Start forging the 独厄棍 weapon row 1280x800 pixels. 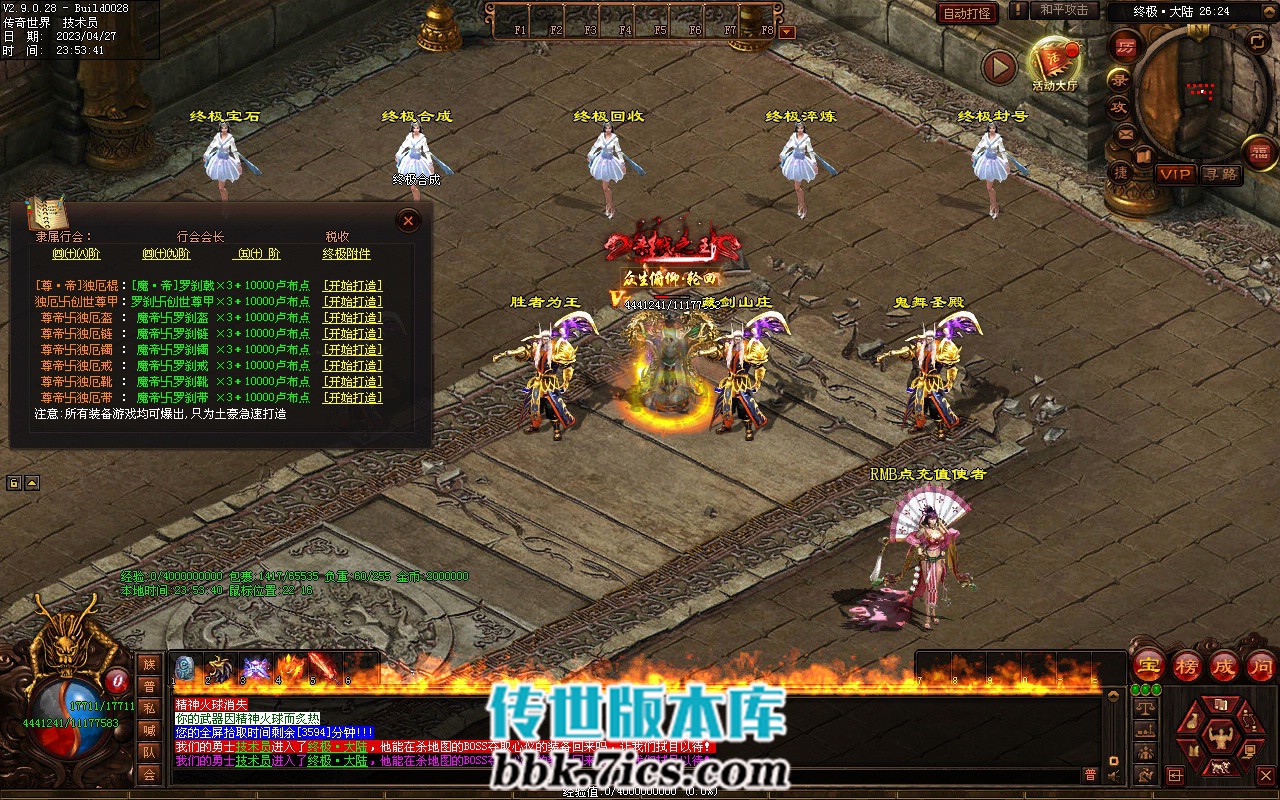[352, 286]
